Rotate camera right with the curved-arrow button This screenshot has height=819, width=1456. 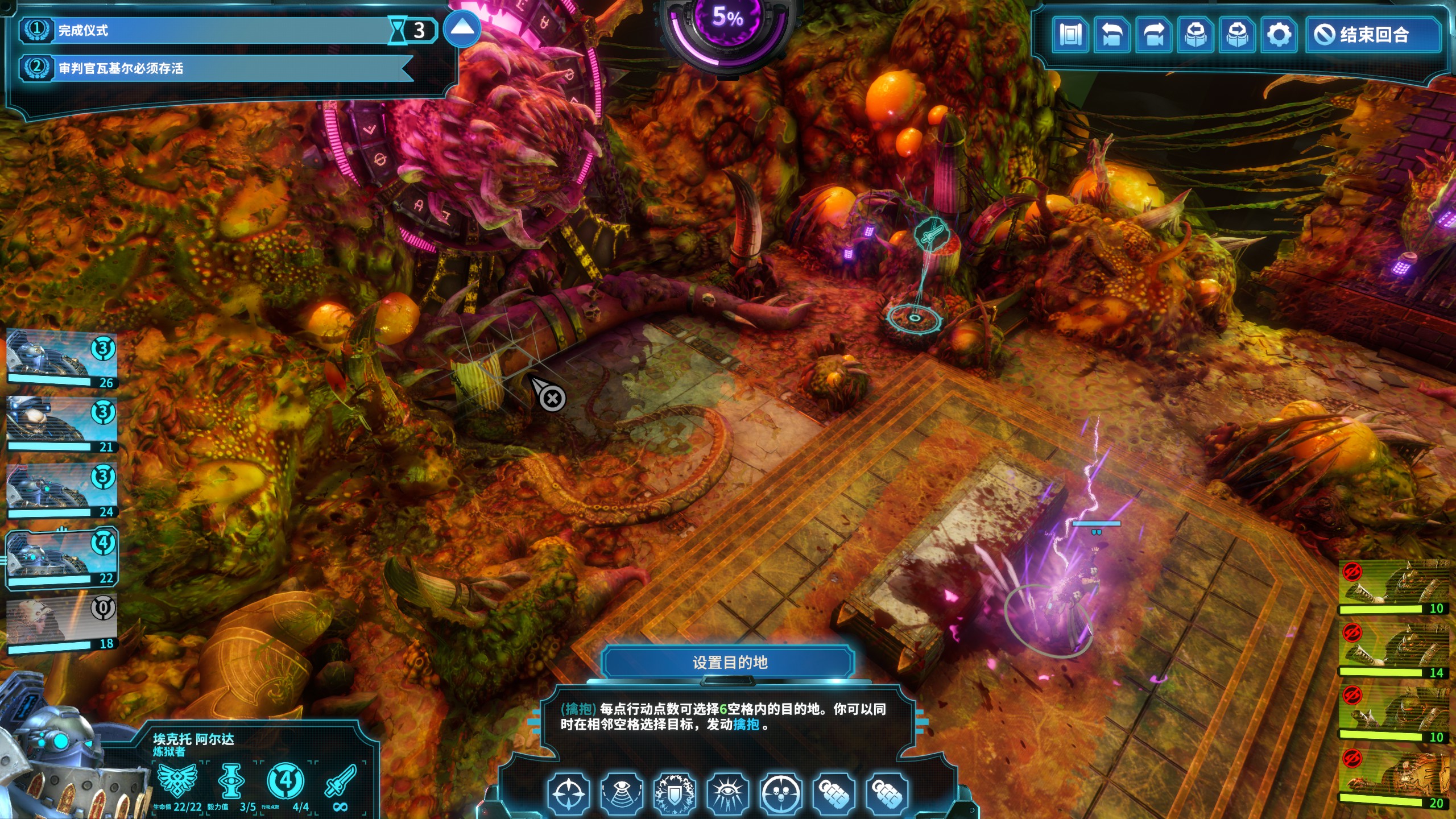[x=1154, y=35]
